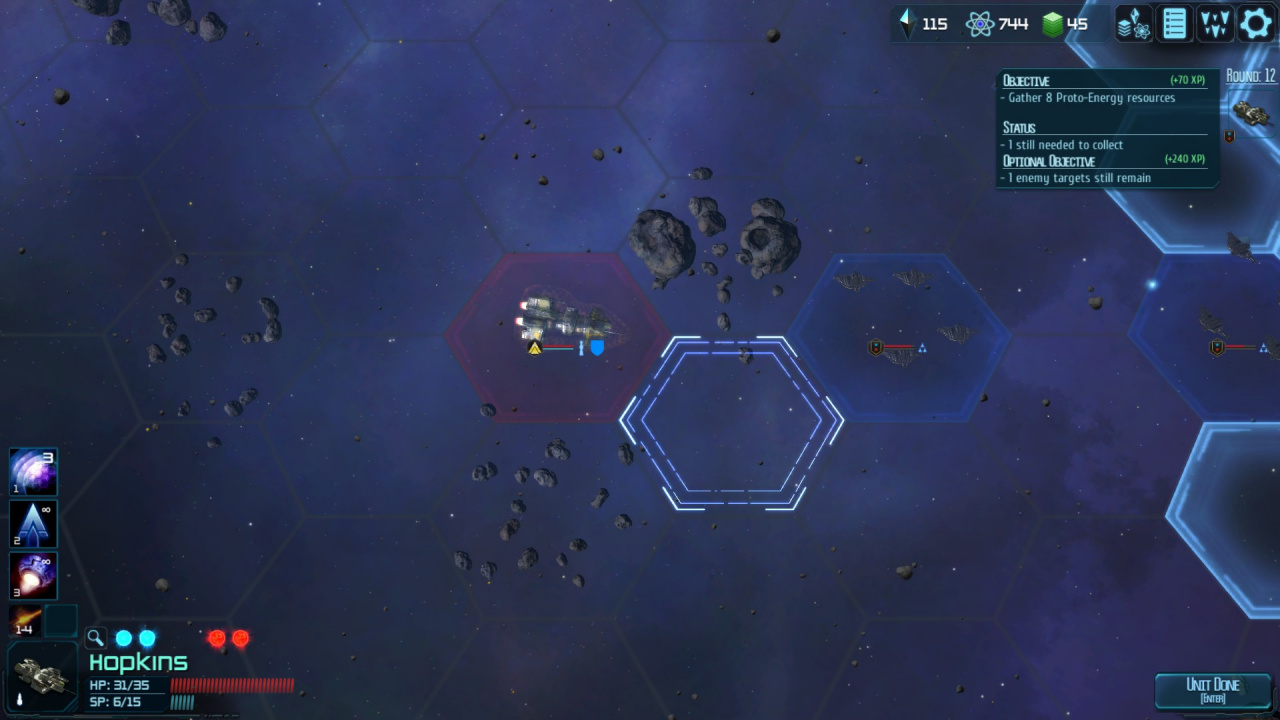Open the resources overview icon

[1134, 24]
